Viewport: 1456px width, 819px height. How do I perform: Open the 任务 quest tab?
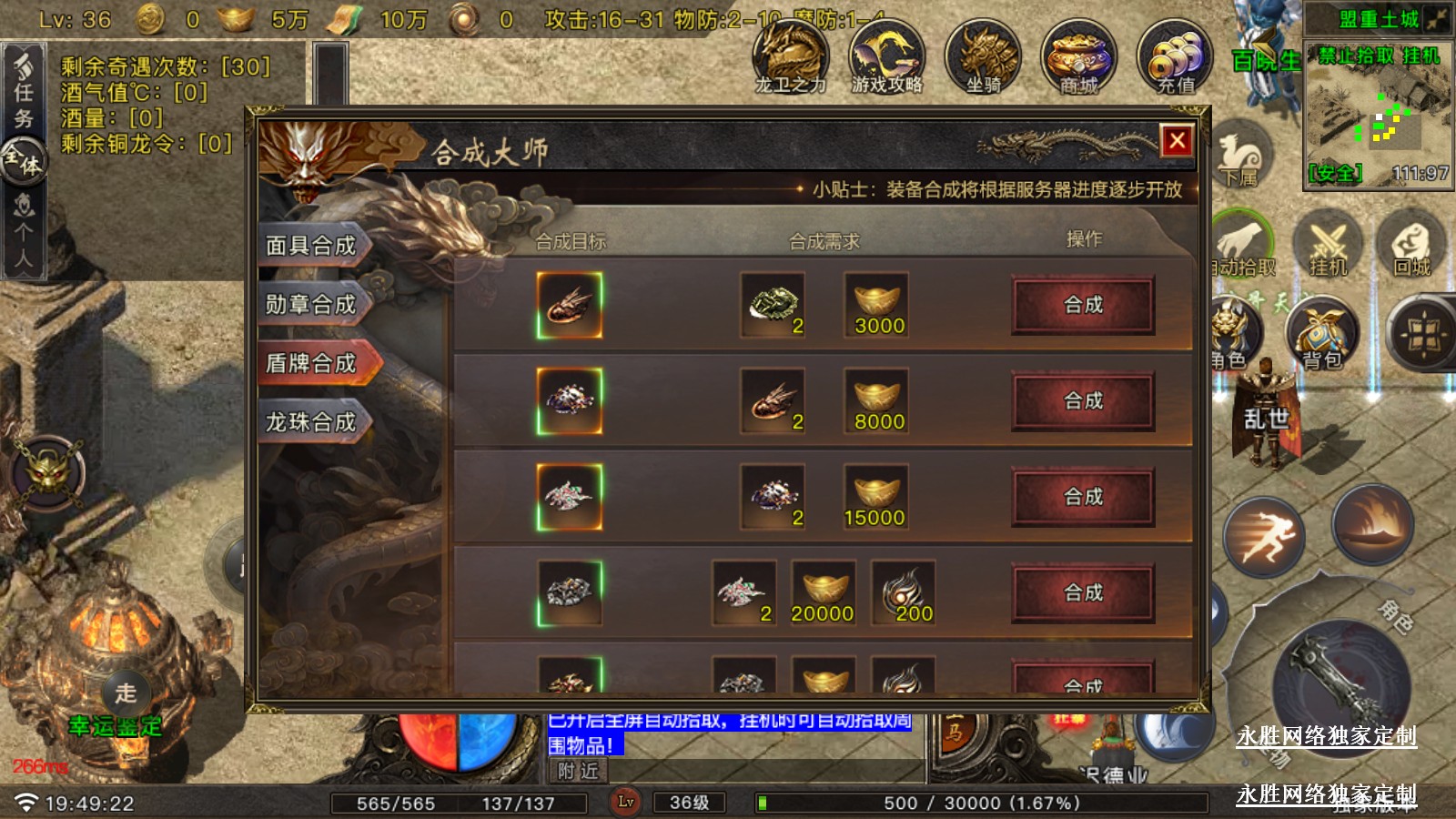[x=24, y=91]
